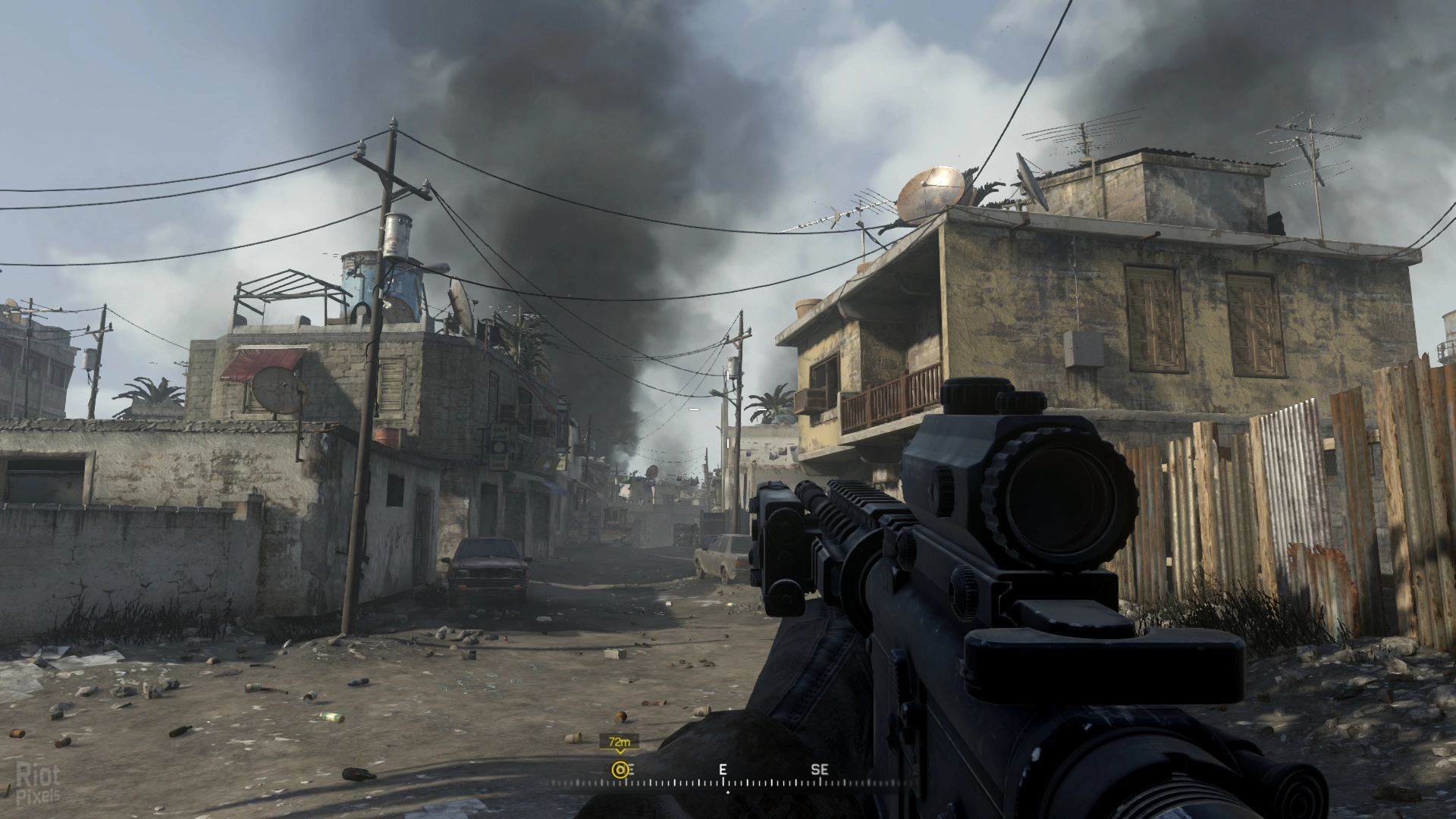Click the compass heading bar

click(726, 780)
